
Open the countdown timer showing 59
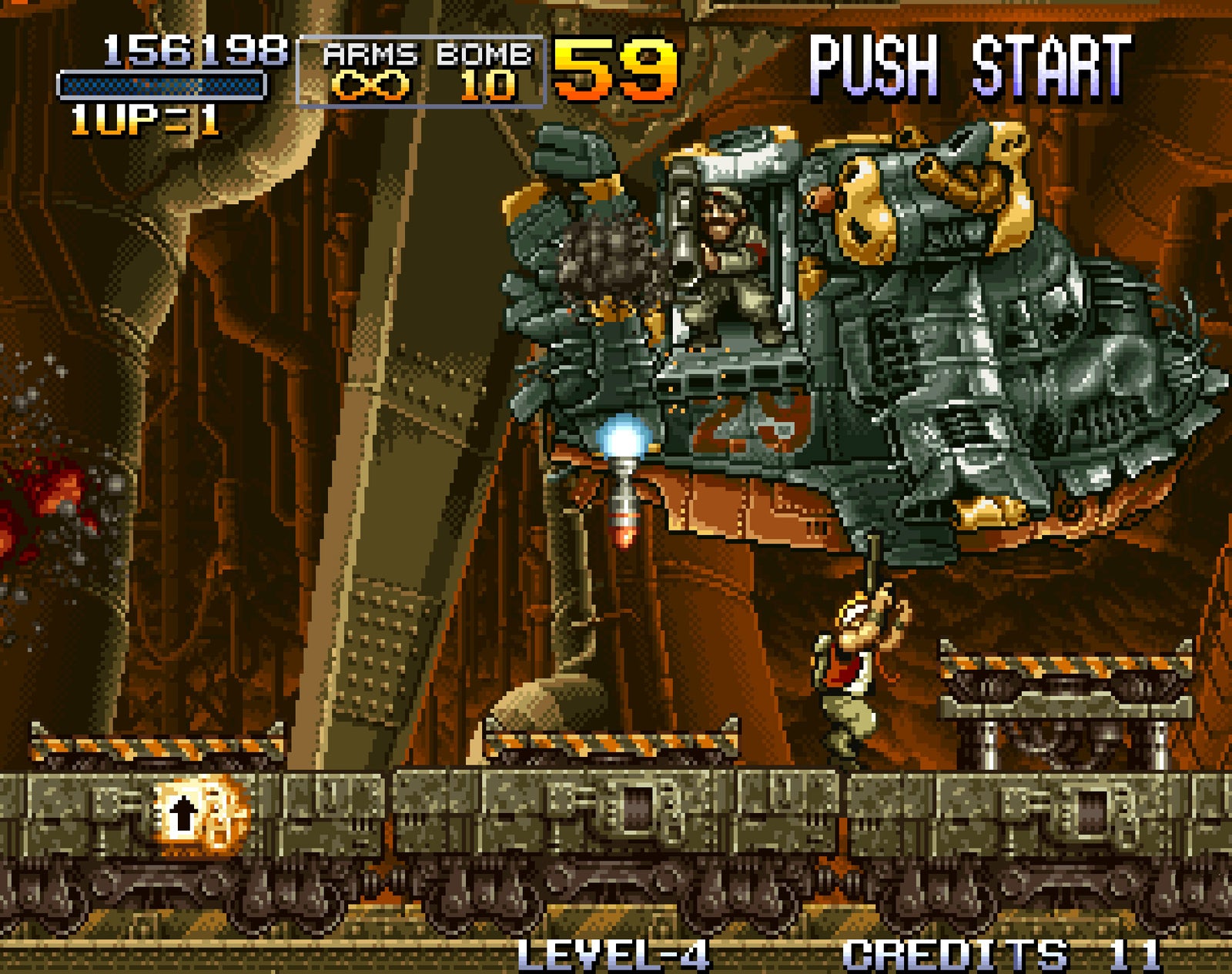point(612,69)
